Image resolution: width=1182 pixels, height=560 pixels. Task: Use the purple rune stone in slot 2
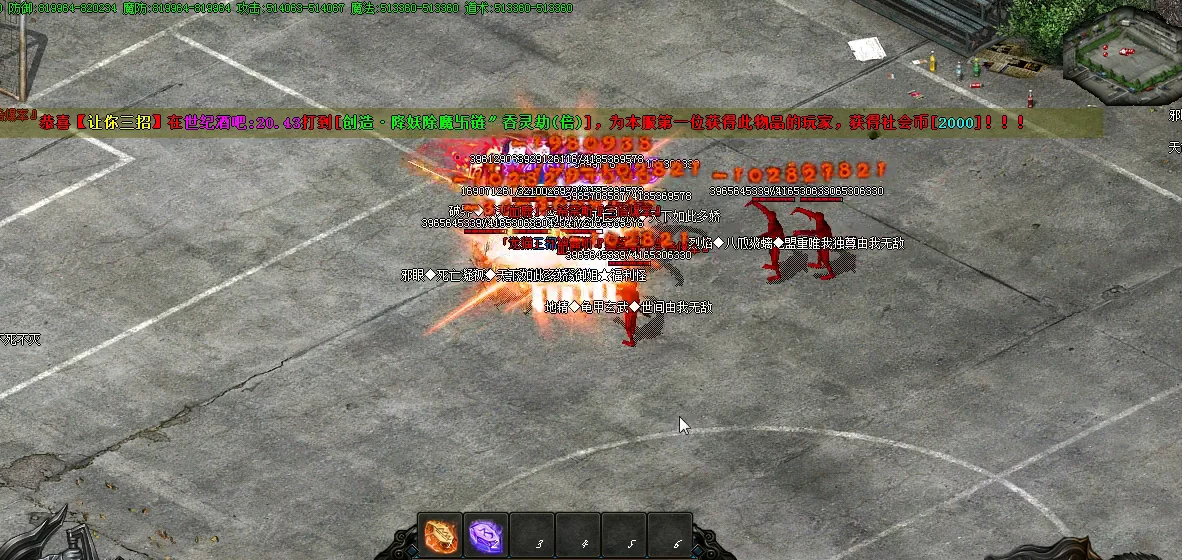coord(486,535)
